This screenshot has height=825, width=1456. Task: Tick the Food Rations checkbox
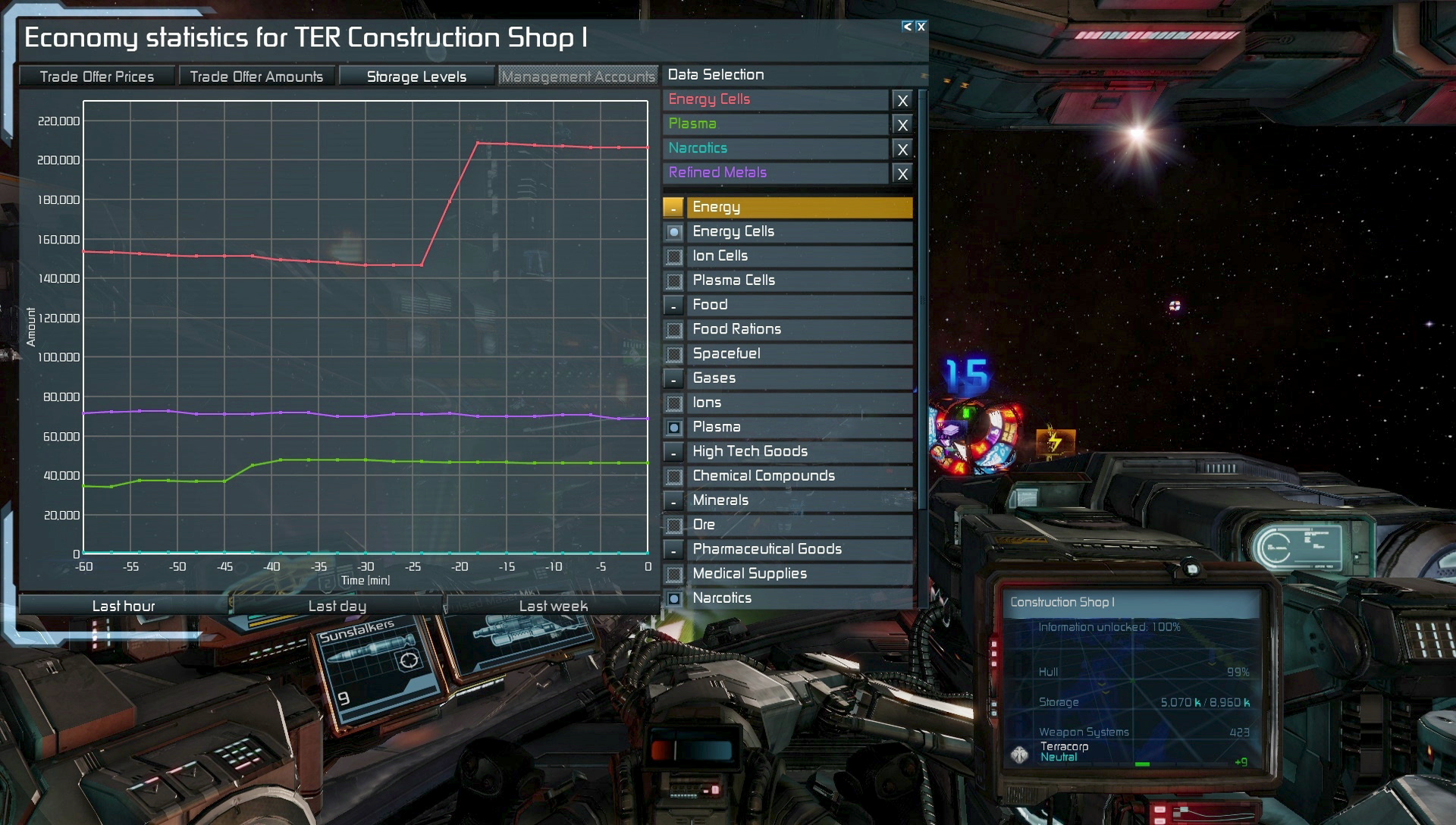coord(673,330)
